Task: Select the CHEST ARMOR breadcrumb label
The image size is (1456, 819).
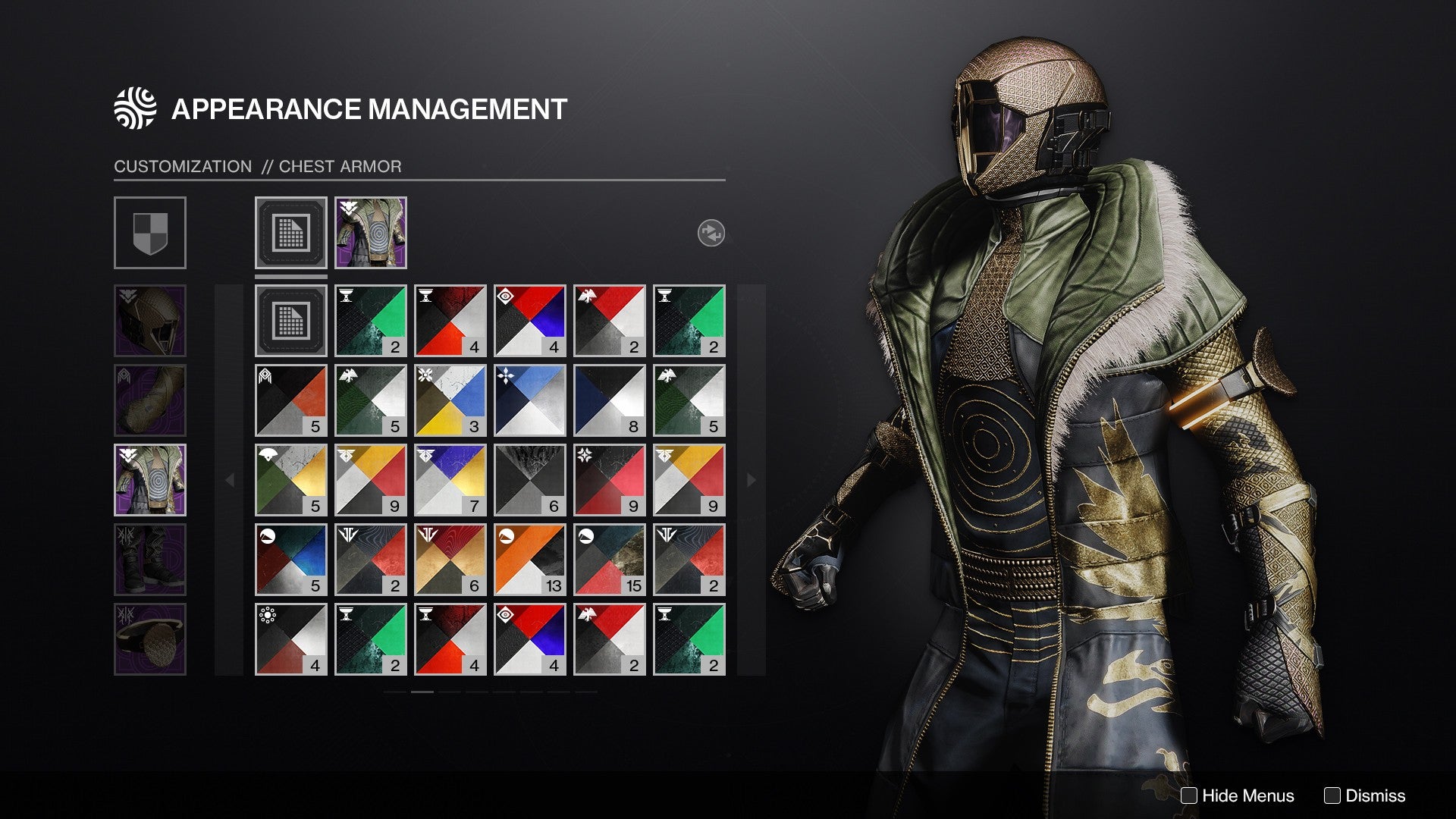Action: (x=340, y=166)
